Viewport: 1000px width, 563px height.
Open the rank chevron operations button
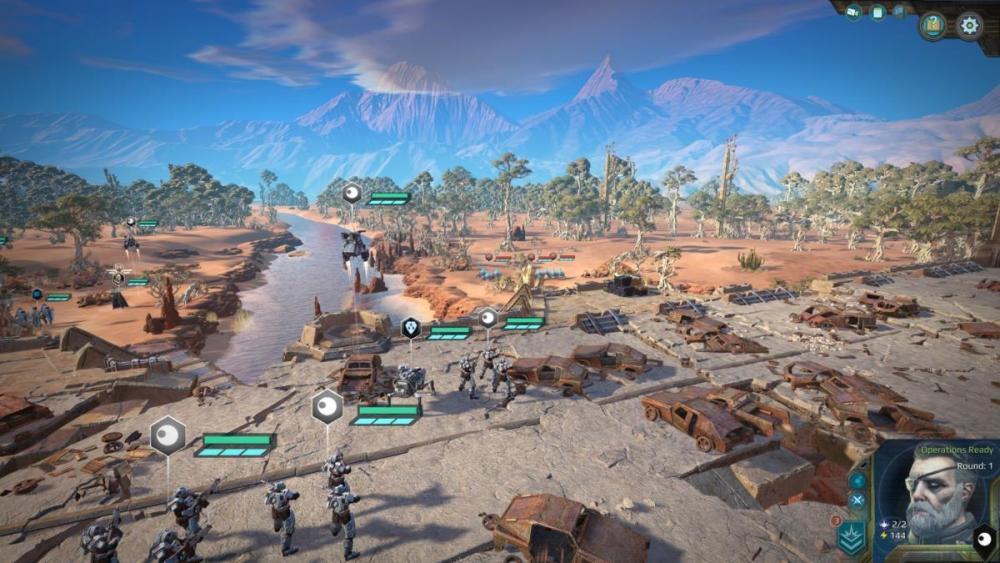(x=853, y=537)
